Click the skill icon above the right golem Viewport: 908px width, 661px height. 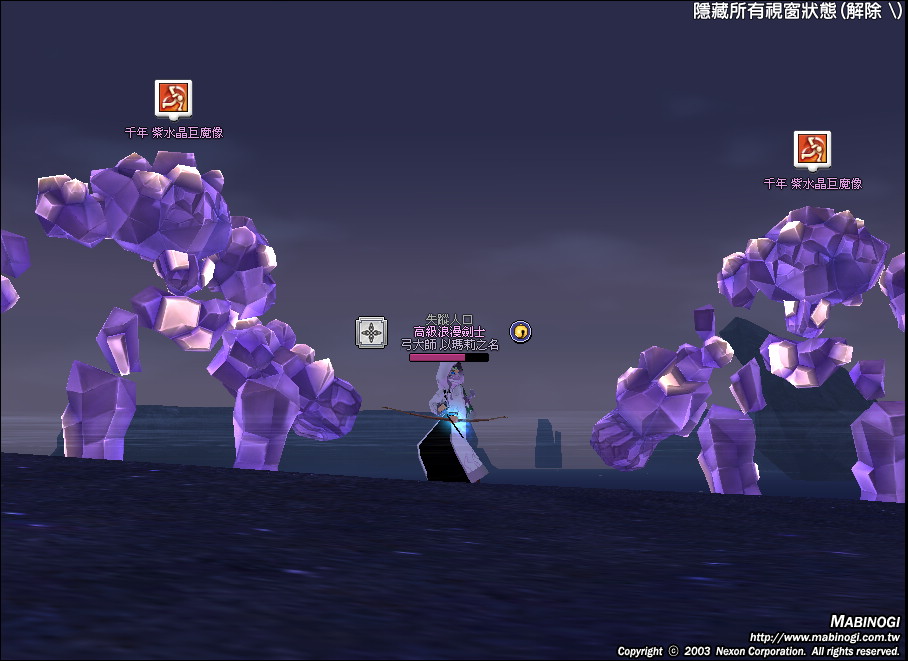coord(812,149)
